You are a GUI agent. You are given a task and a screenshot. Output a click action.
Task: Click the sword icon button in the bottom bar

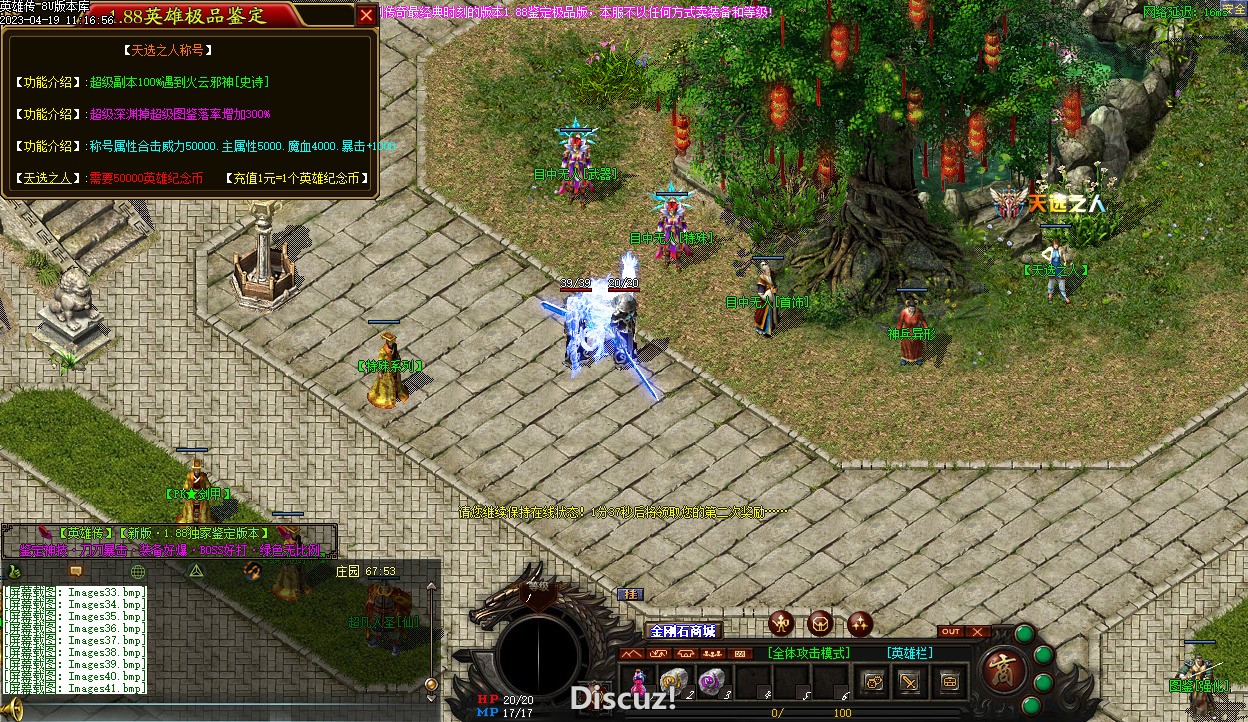(x=910, y=681)
